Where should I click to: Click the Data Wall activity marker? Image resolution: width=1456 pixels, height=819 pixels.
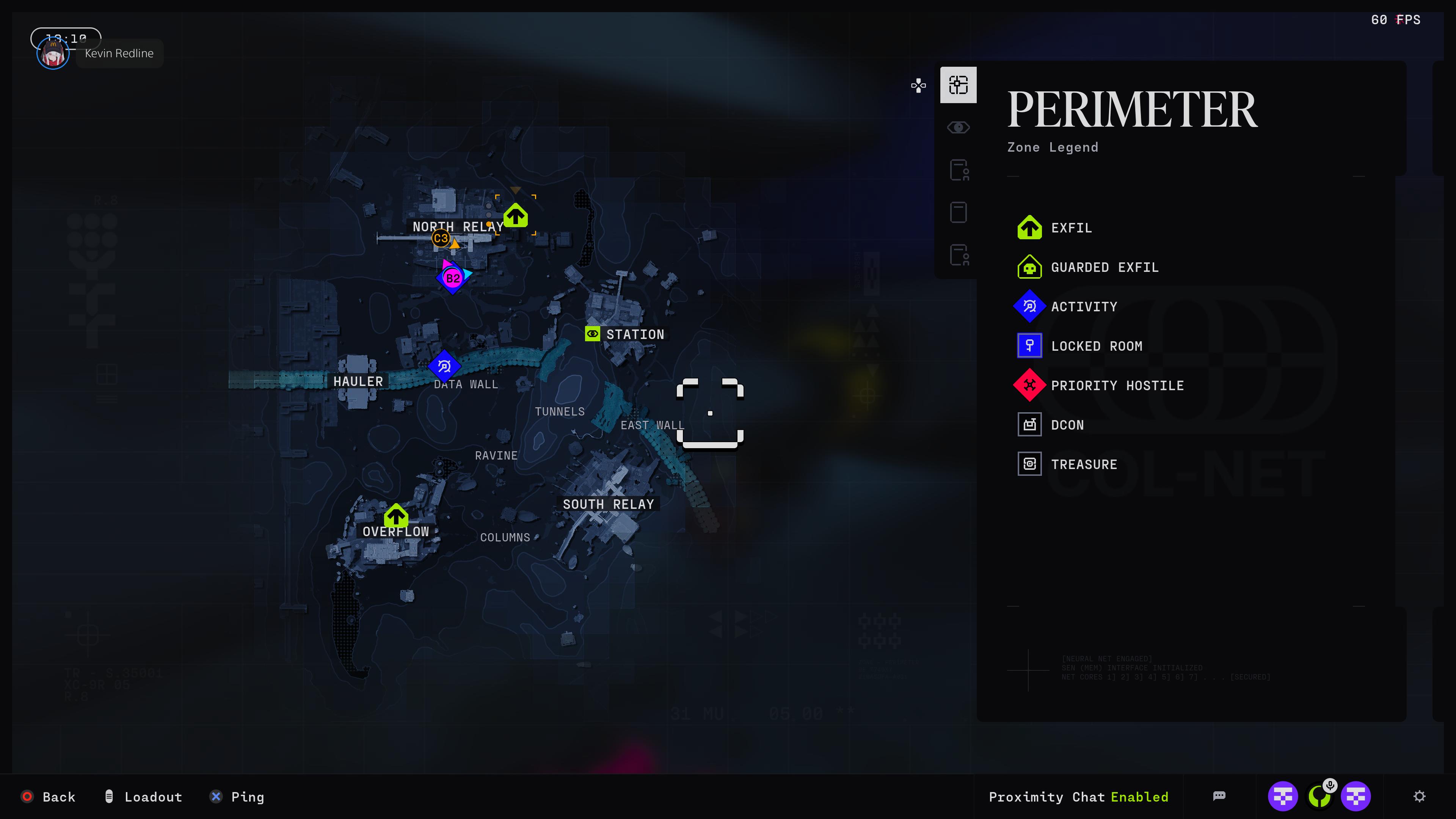(x=444, y=366)
